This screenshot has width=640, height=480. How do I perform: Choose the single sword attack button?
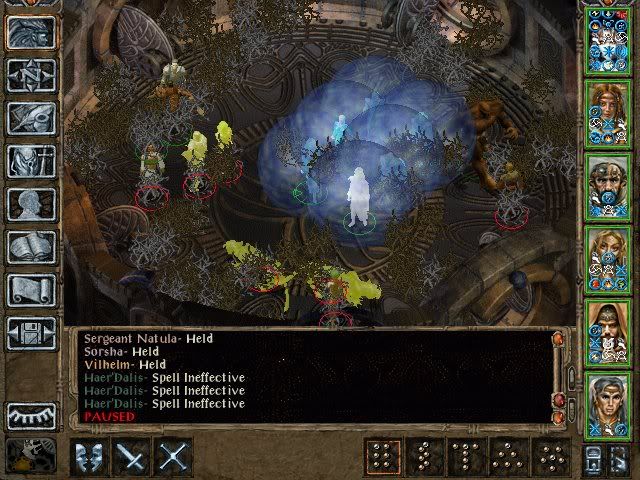coord(131,457)
